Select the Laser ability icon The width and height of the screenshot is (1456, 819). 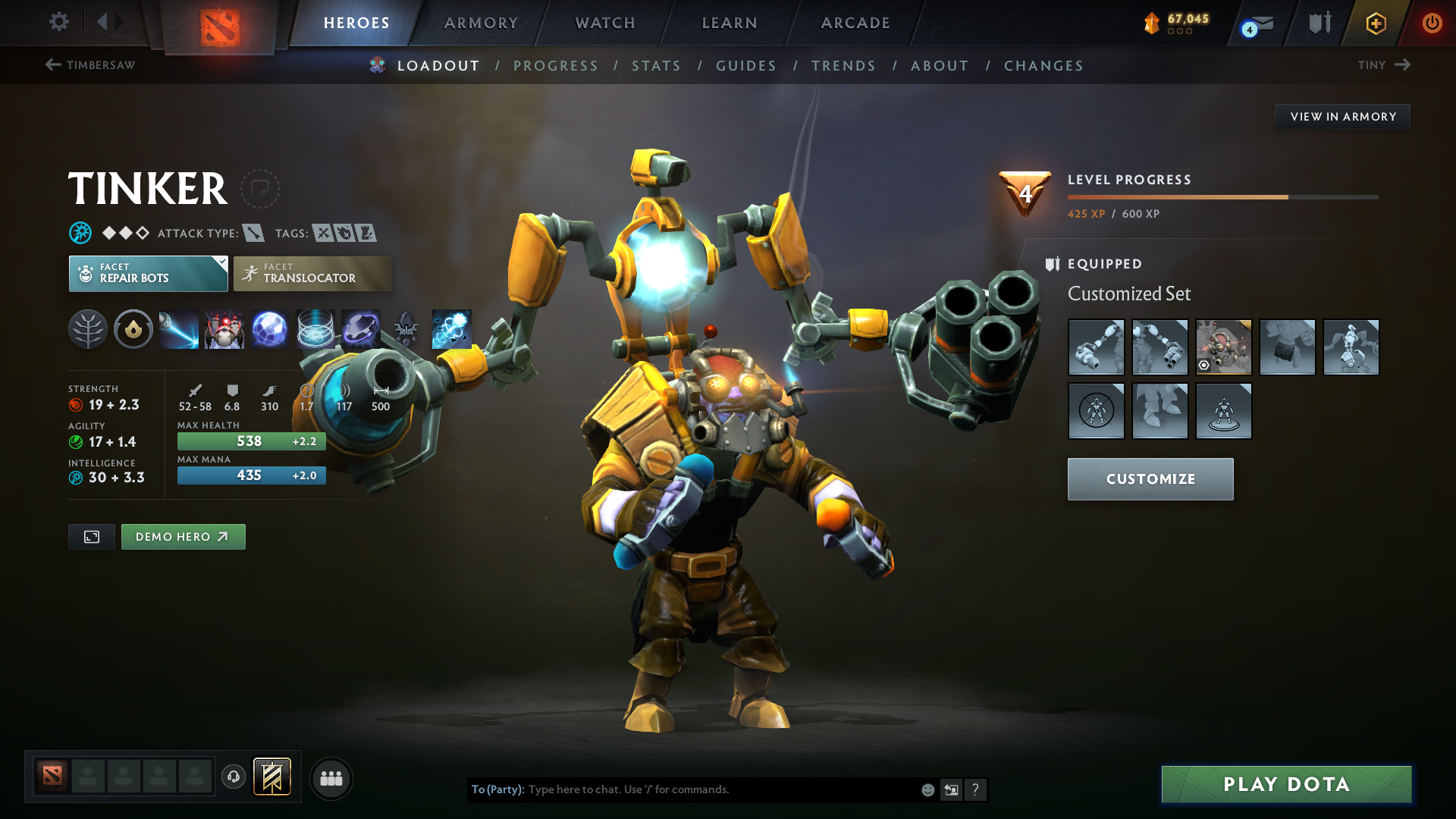(178, 329)
